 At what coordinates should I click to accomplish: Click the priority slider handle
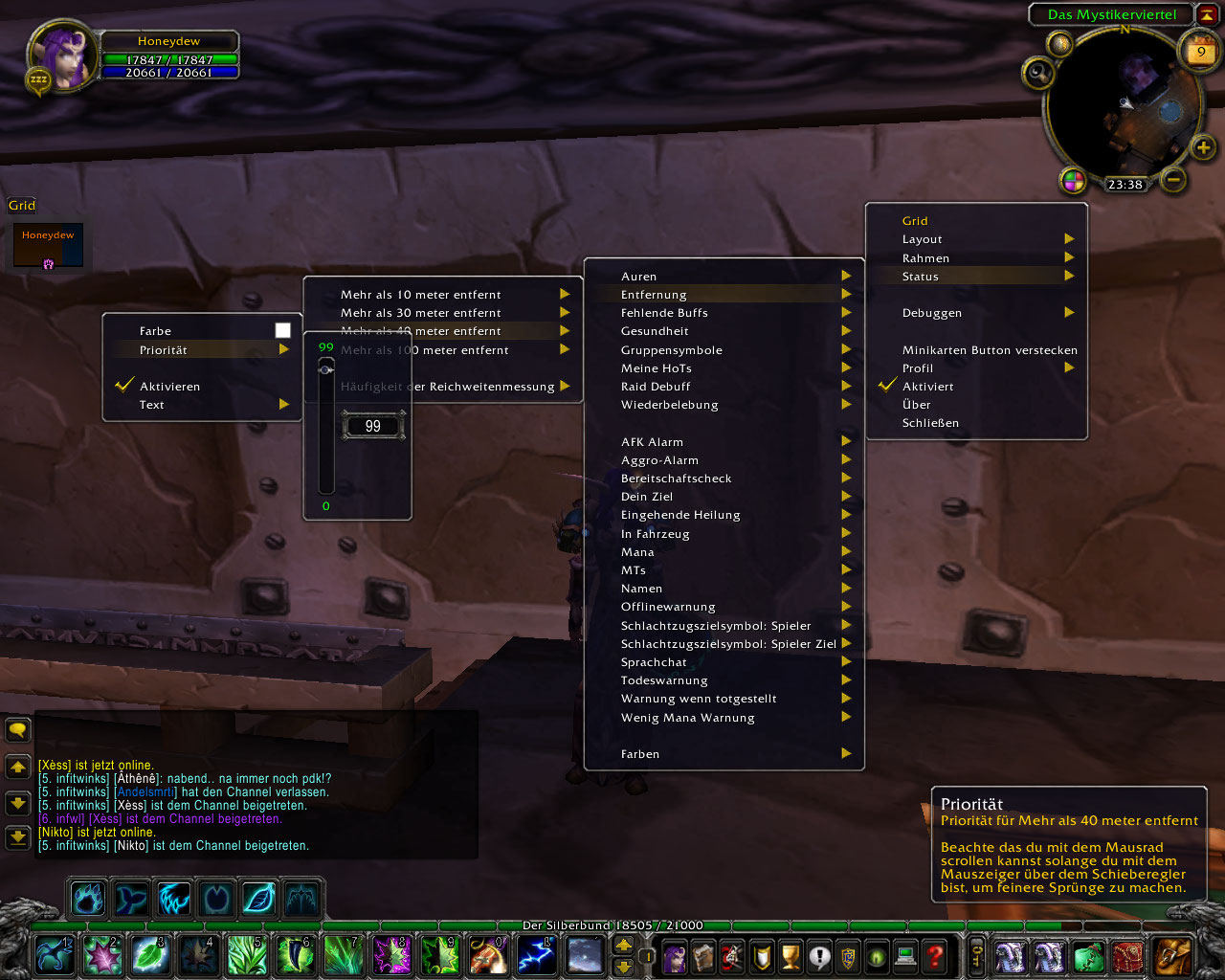pos(326,369)
